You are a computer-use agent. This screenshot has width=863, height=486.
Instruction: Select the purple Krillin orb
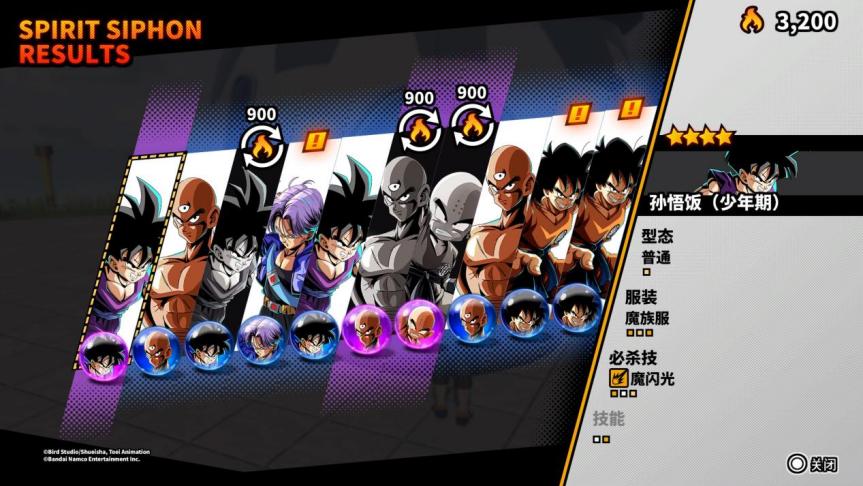[x=420, y=323]
